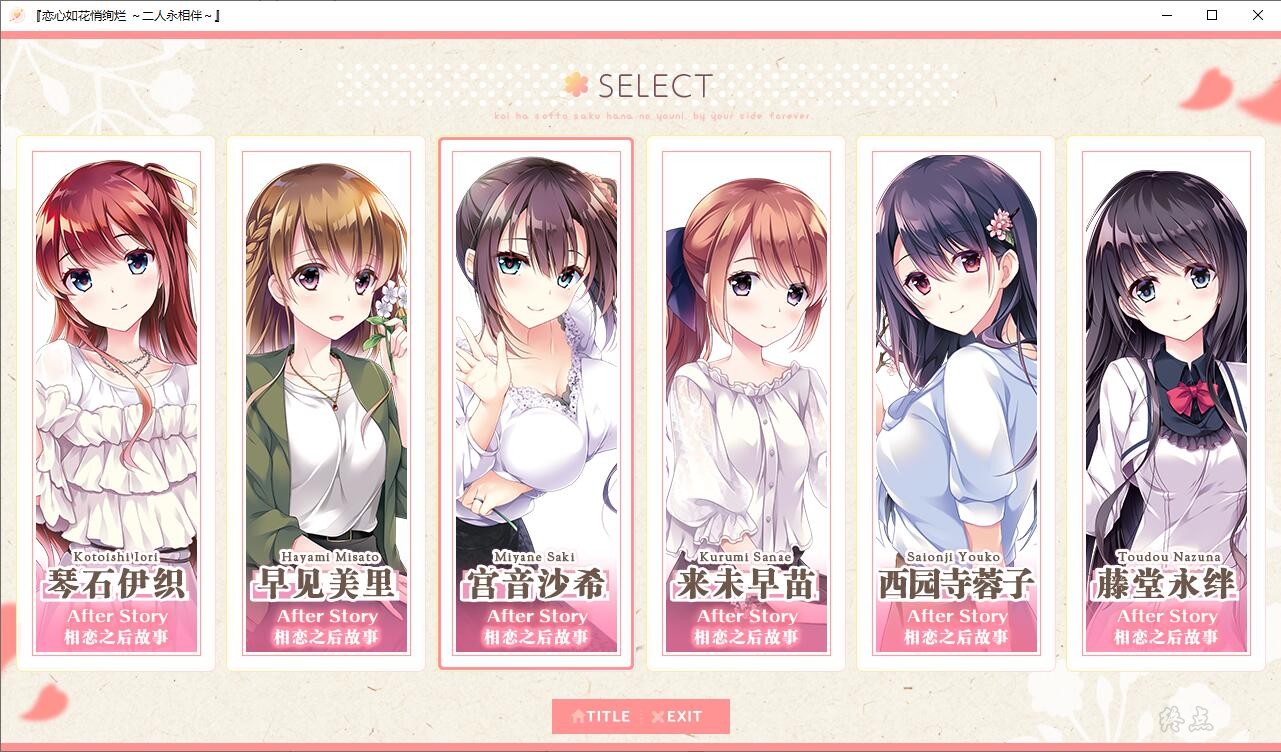This screenshot has height=752, width=1281.
Task: Select Saionji Youko's After Story card
Action: tap(956, 402)
